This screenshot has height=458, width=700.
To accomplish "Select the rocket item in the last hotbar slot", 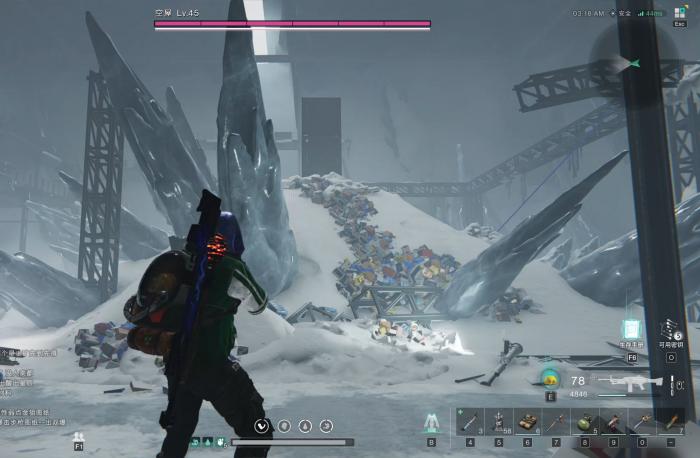I will click(x=671, y=422).
